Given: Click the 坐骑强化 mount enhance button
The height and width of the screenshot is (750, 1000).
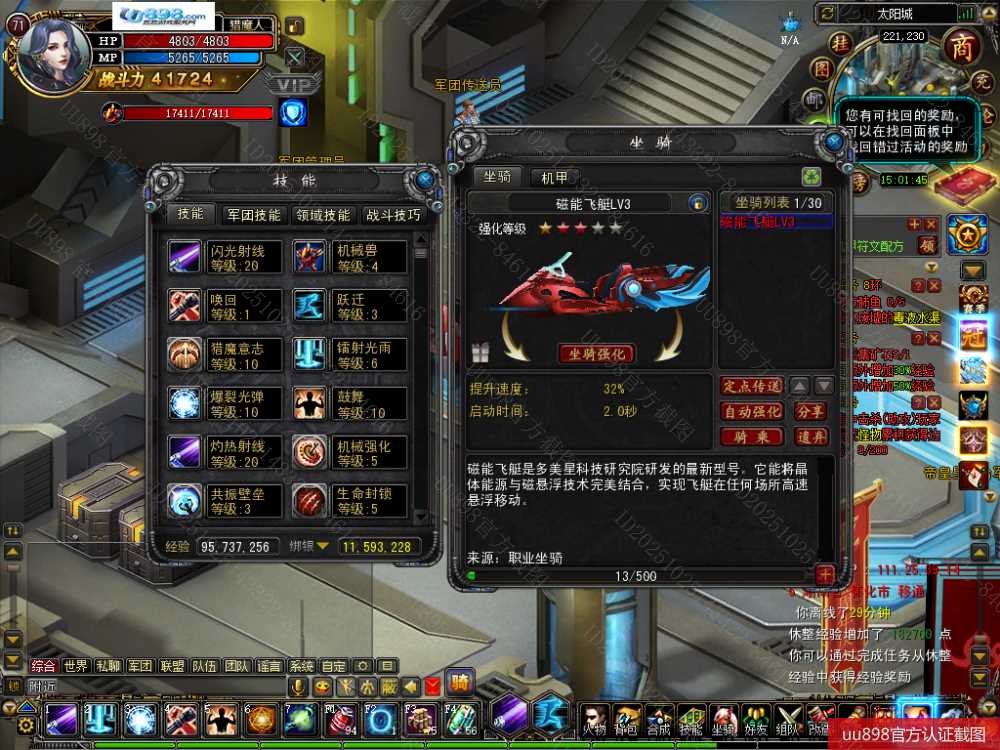Looking at the screenshot, I should [x=596, y=353].
